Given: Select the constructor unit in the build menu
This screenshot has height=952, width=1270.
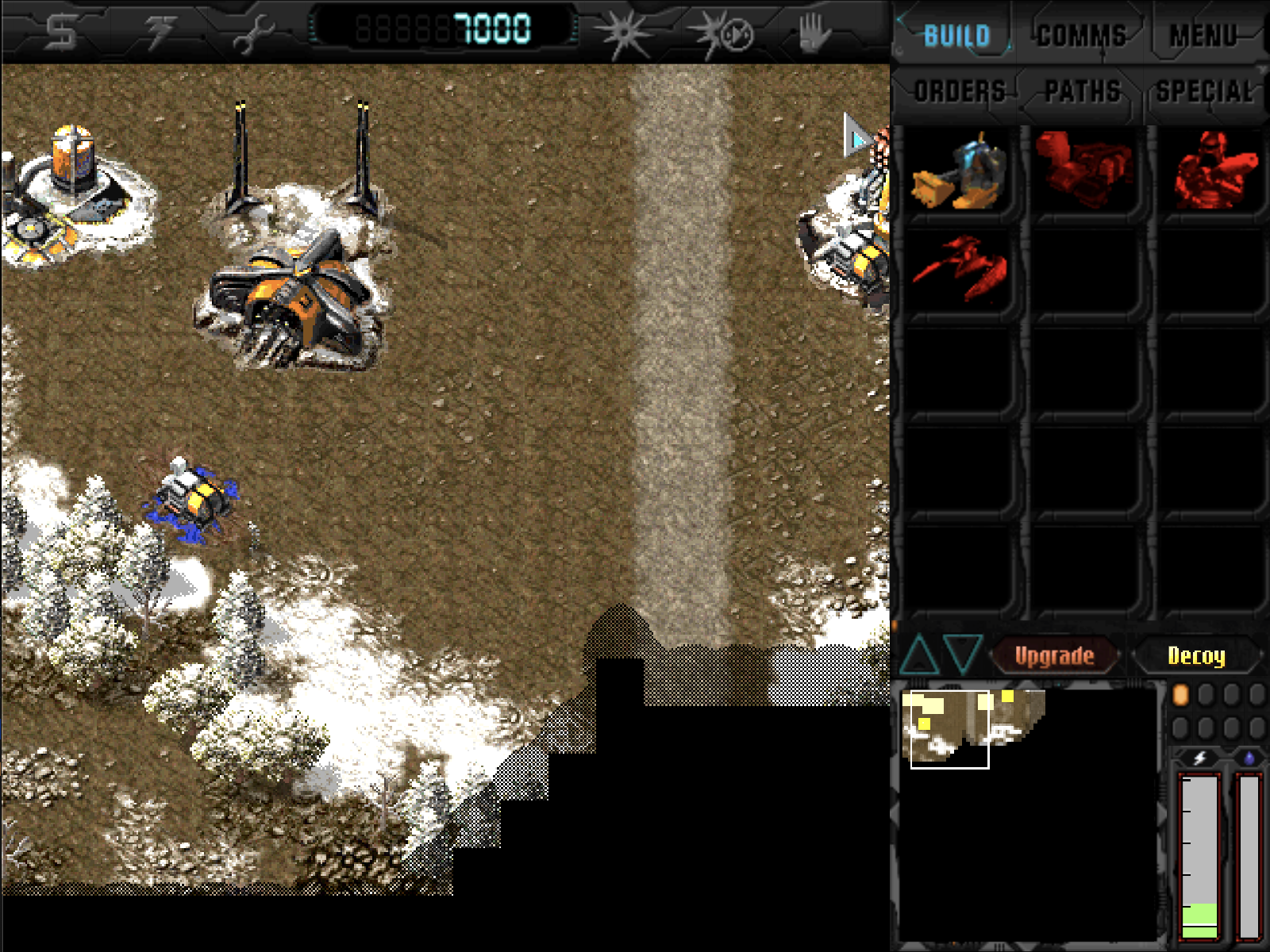Looking at the screenshot, I should pos(962,173).
